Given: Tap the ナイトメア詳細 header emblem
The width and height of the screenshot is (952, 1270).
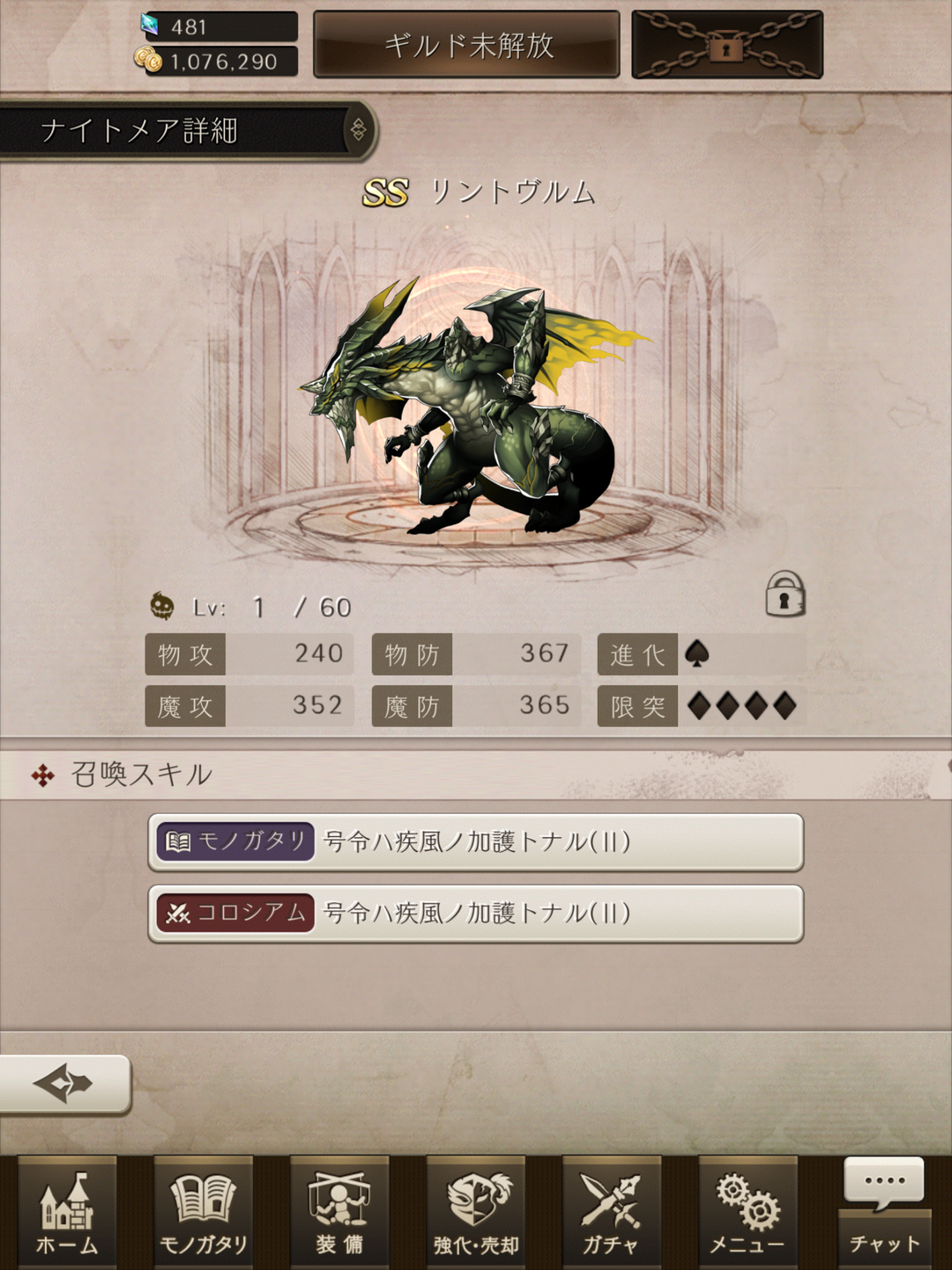Looking at the screenshot, I should [x=359, y=131].
